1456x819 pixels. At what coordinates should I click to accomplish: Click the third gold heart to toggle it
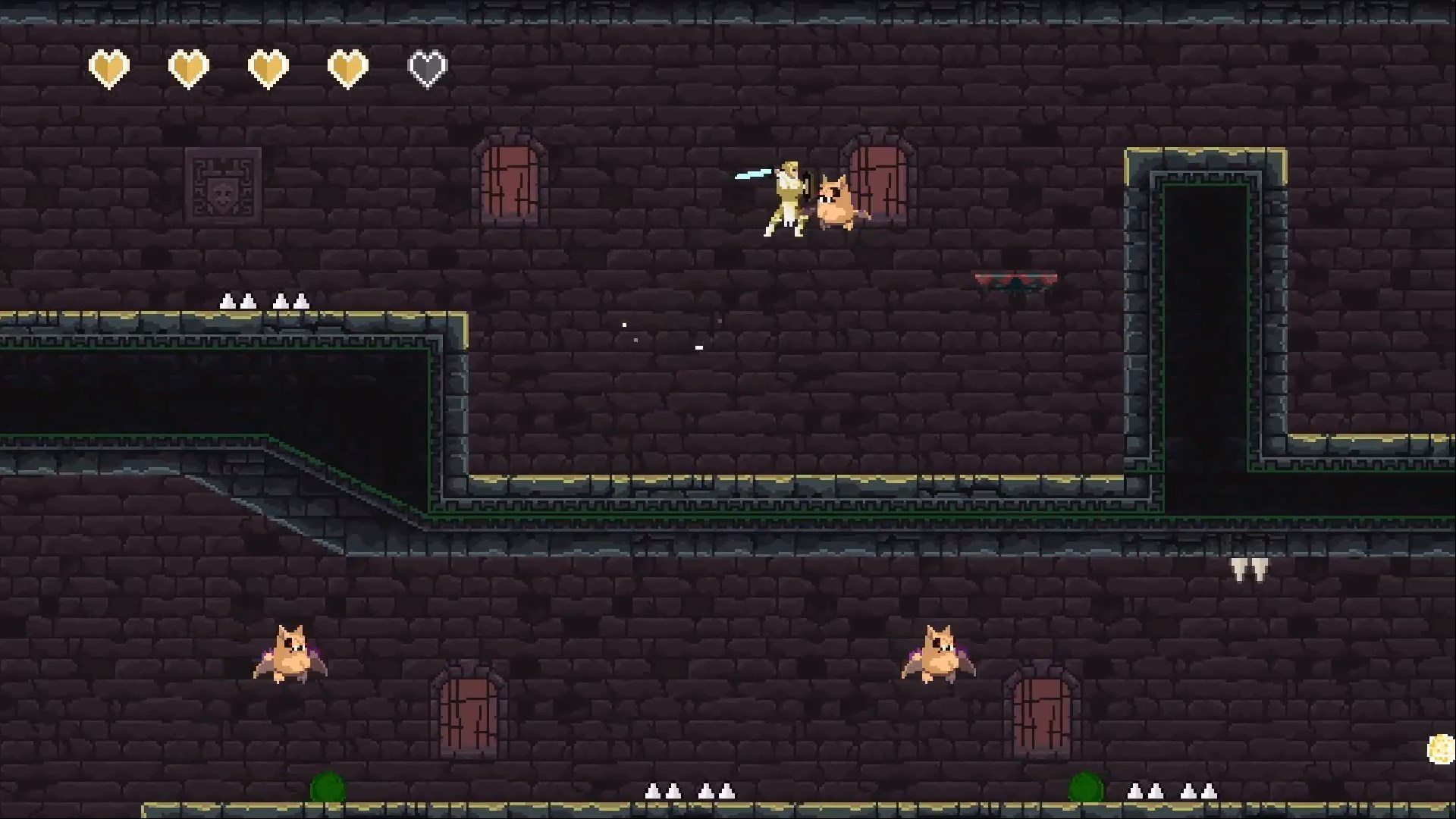(x=268, y=67)
